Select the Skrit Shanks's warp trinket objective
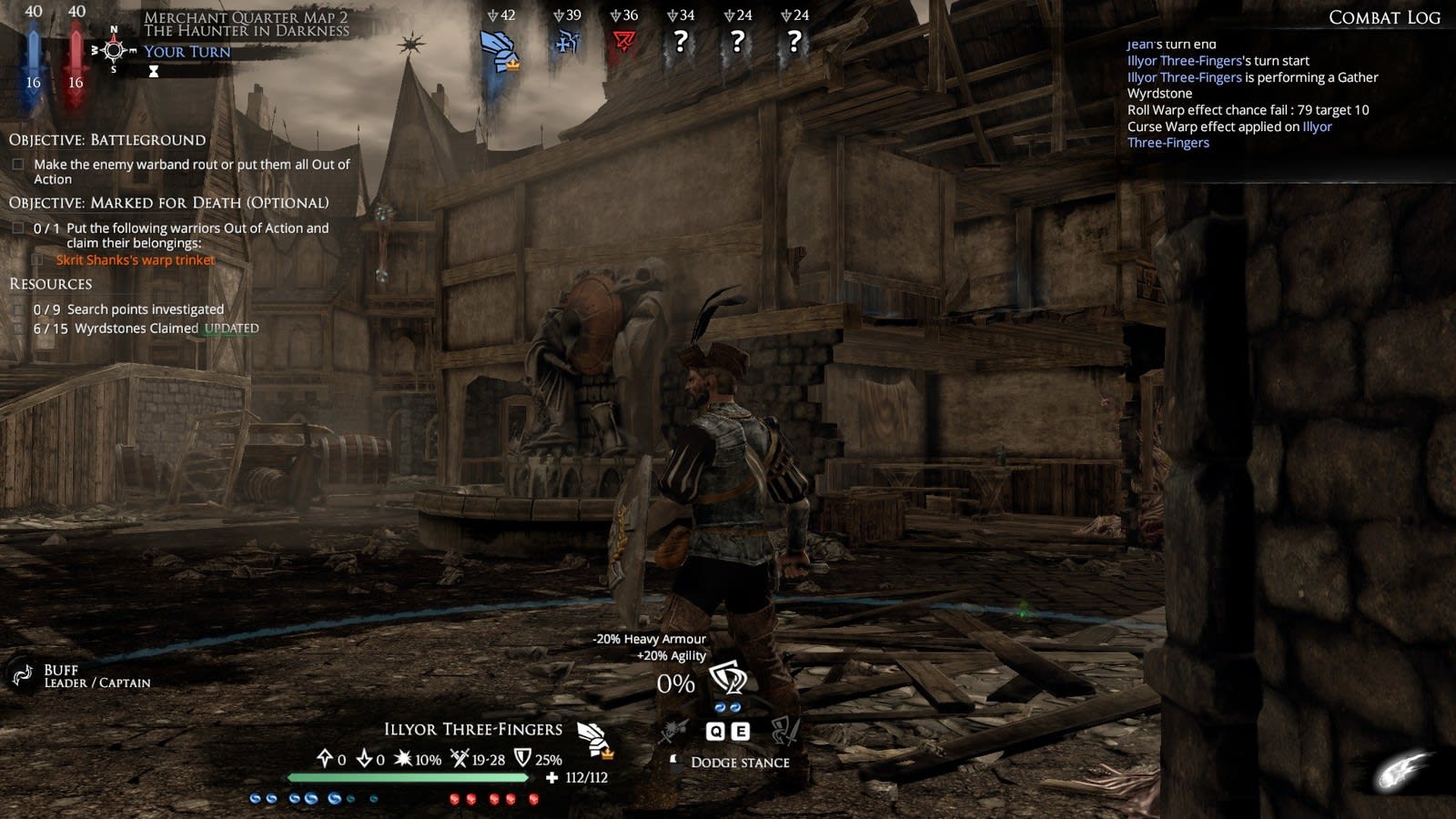Viewport: 1456px width, 819px height. click(x=136, y=260)
